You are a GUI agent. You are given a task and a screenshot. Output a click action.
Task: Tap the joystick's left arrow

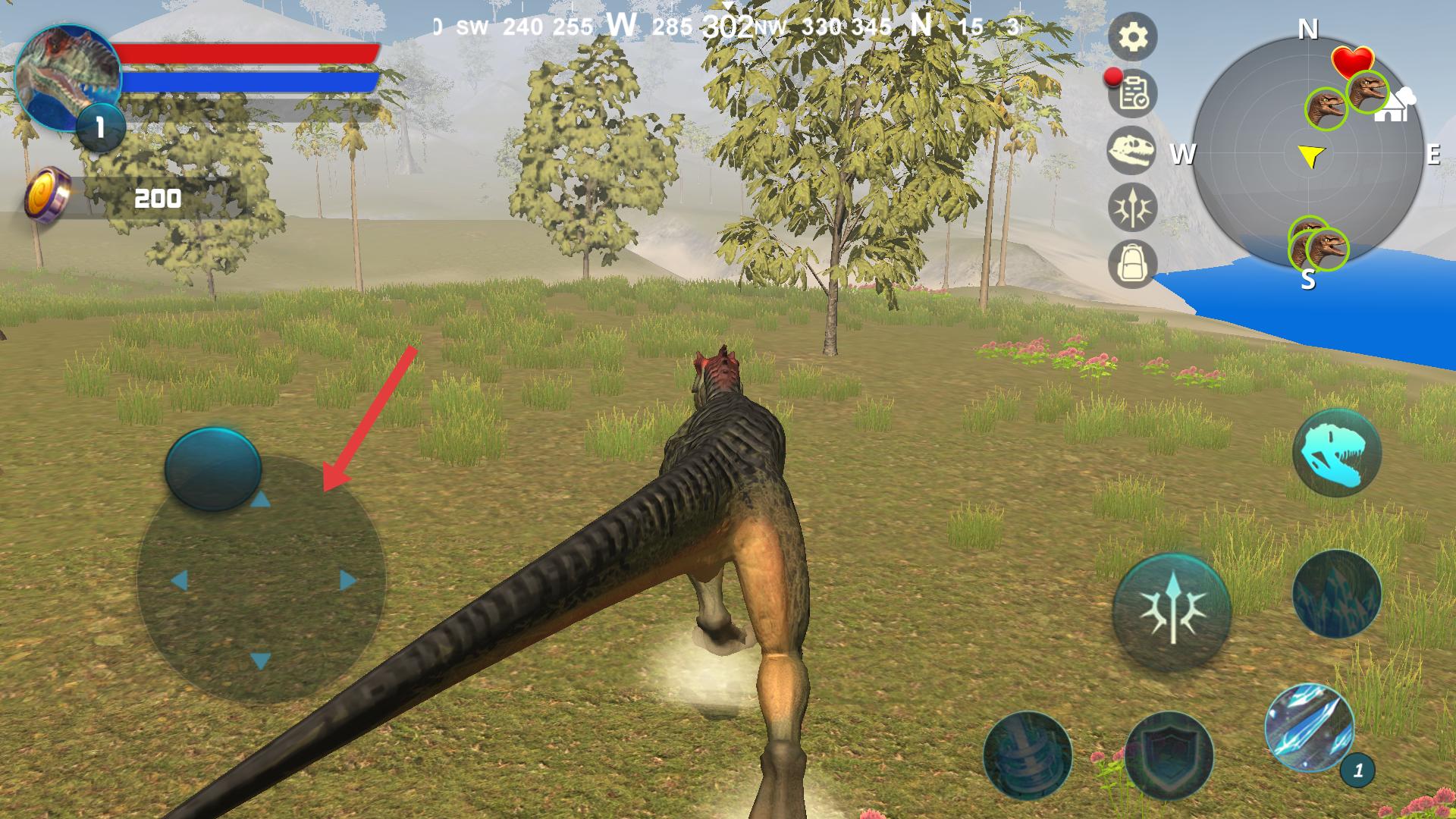tap(179, 581)
